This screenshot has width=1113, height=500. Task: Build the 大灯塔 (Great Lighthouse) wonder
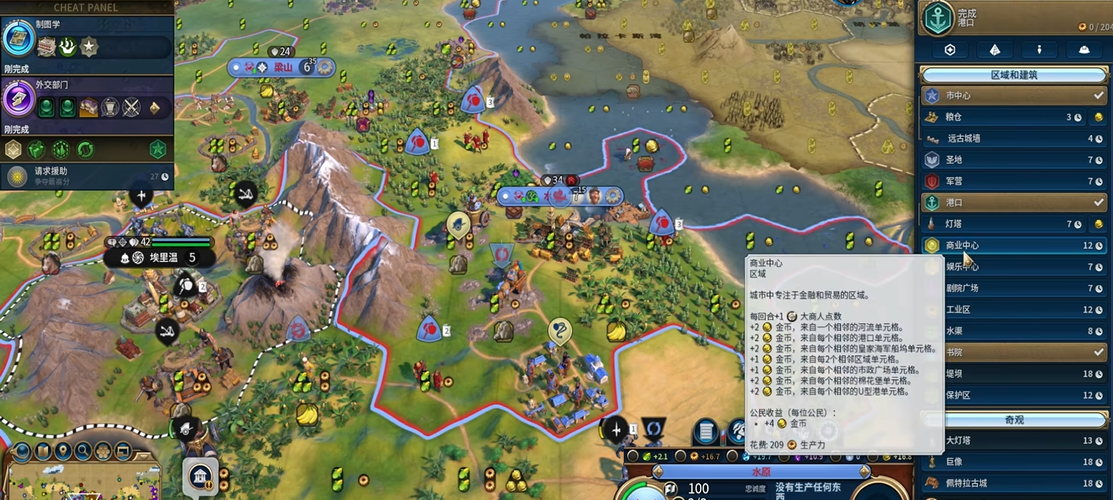pyautogui.click(x=1000, y=440)
